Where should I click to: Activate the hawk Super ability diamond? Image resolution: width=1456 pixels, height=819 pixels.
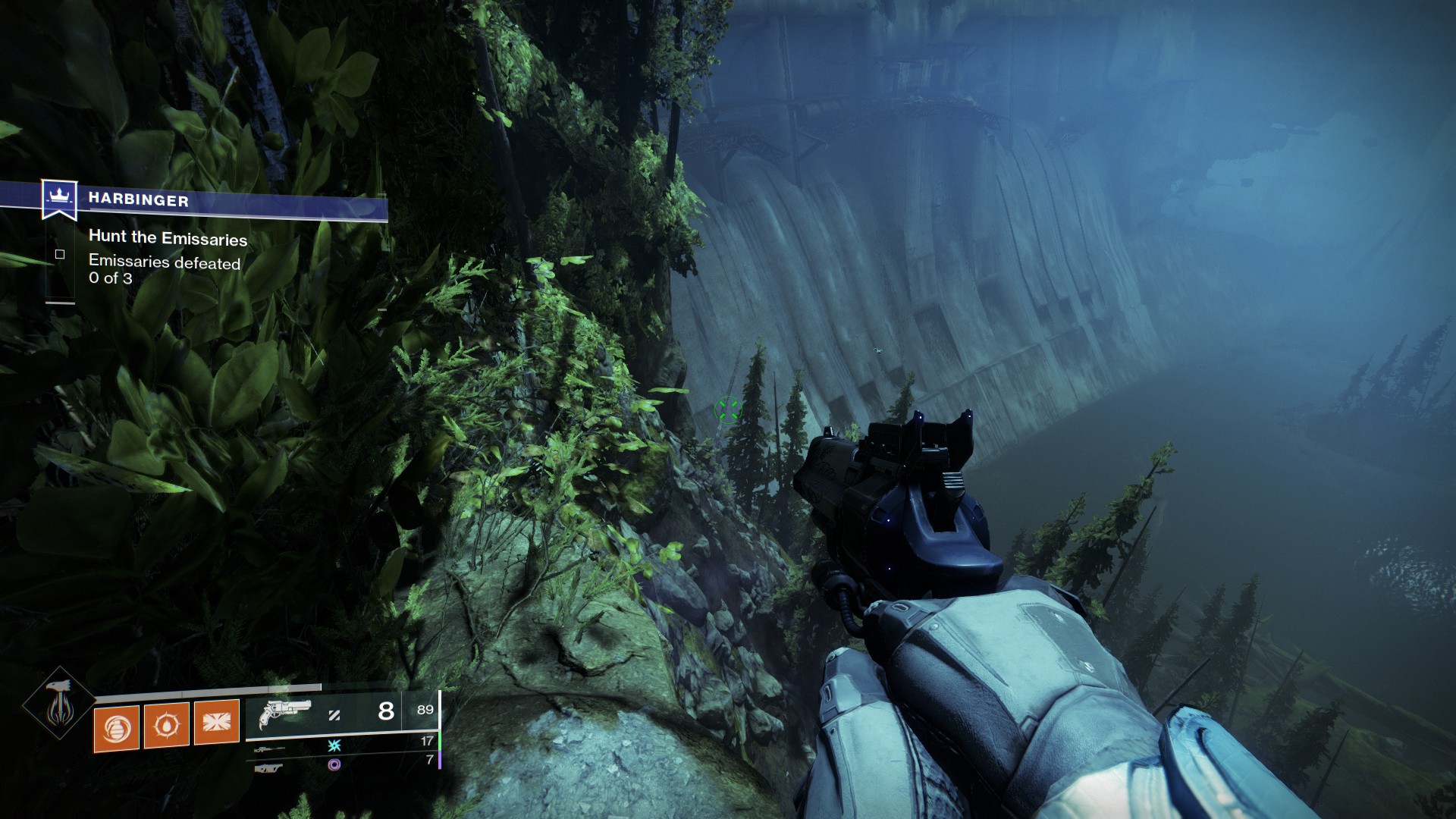[x=59, y=704]
